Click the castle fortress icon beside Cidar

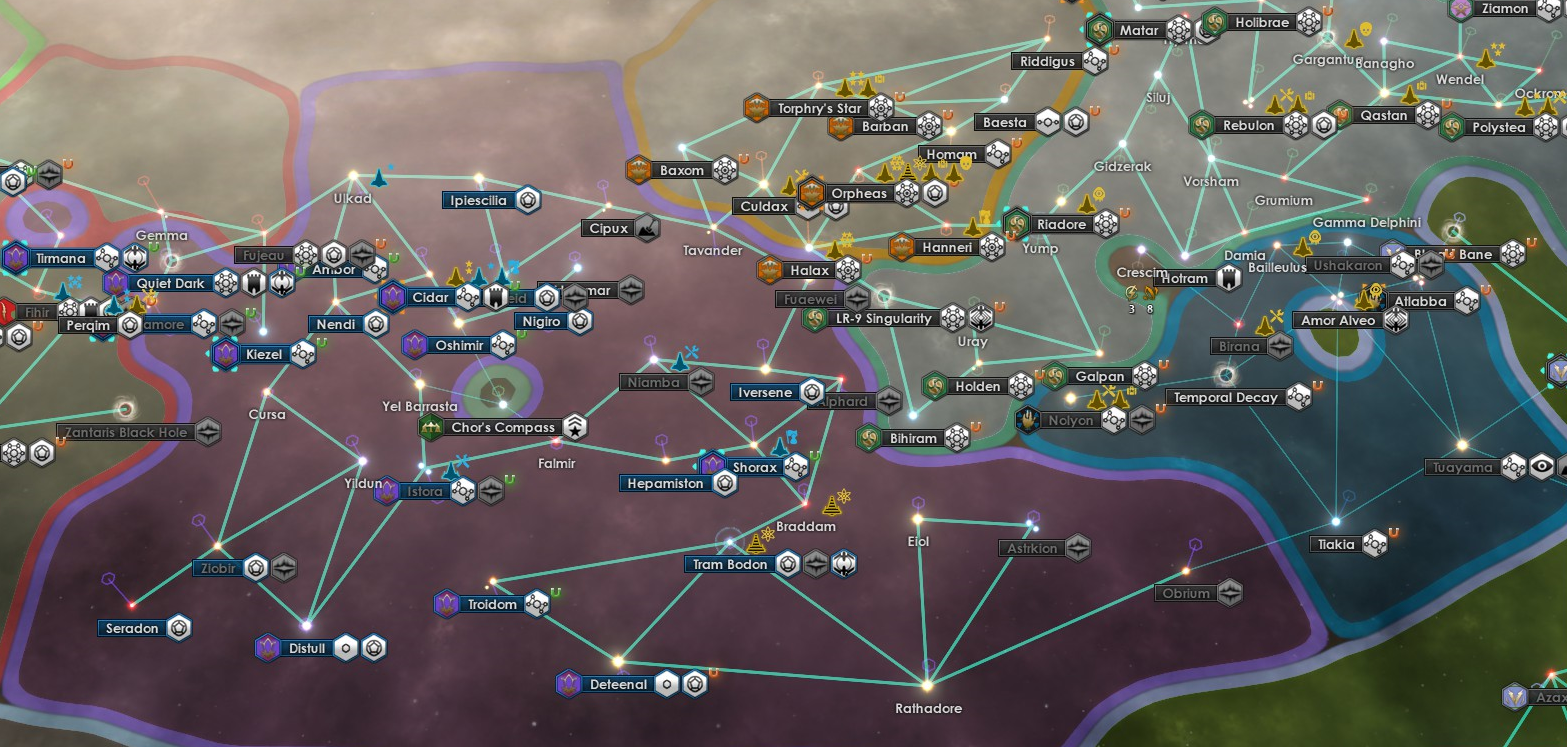(x=496, y=297)
